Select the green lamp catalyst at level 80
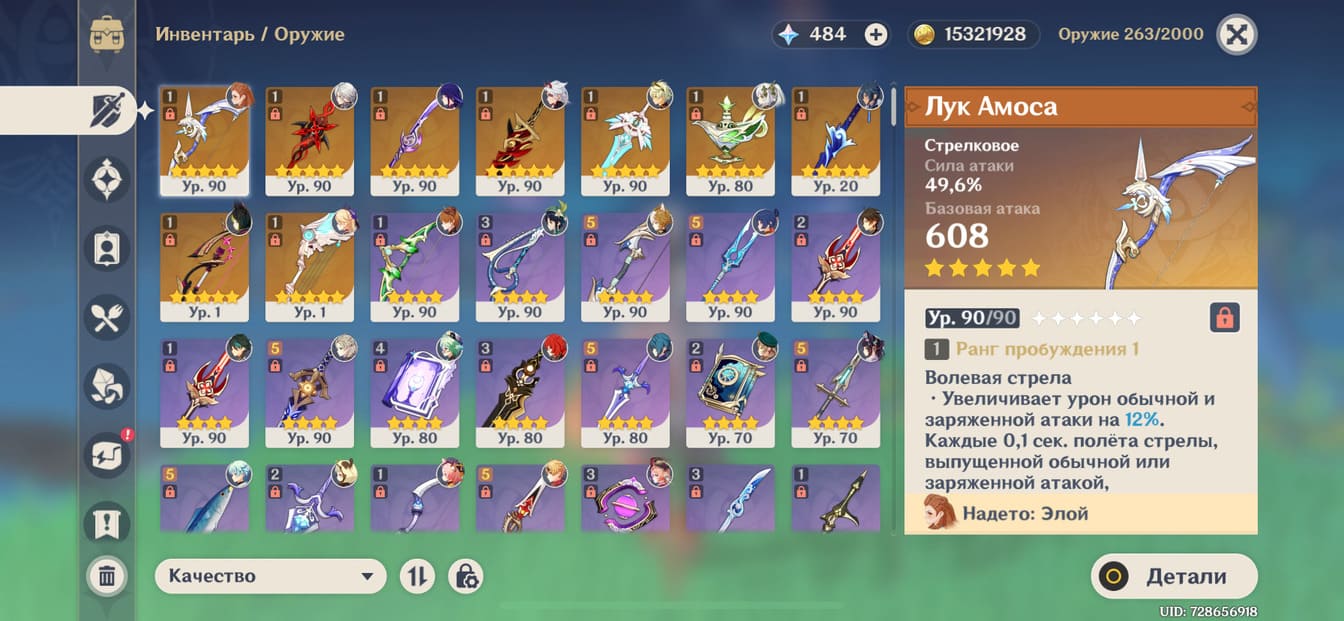 731,140
